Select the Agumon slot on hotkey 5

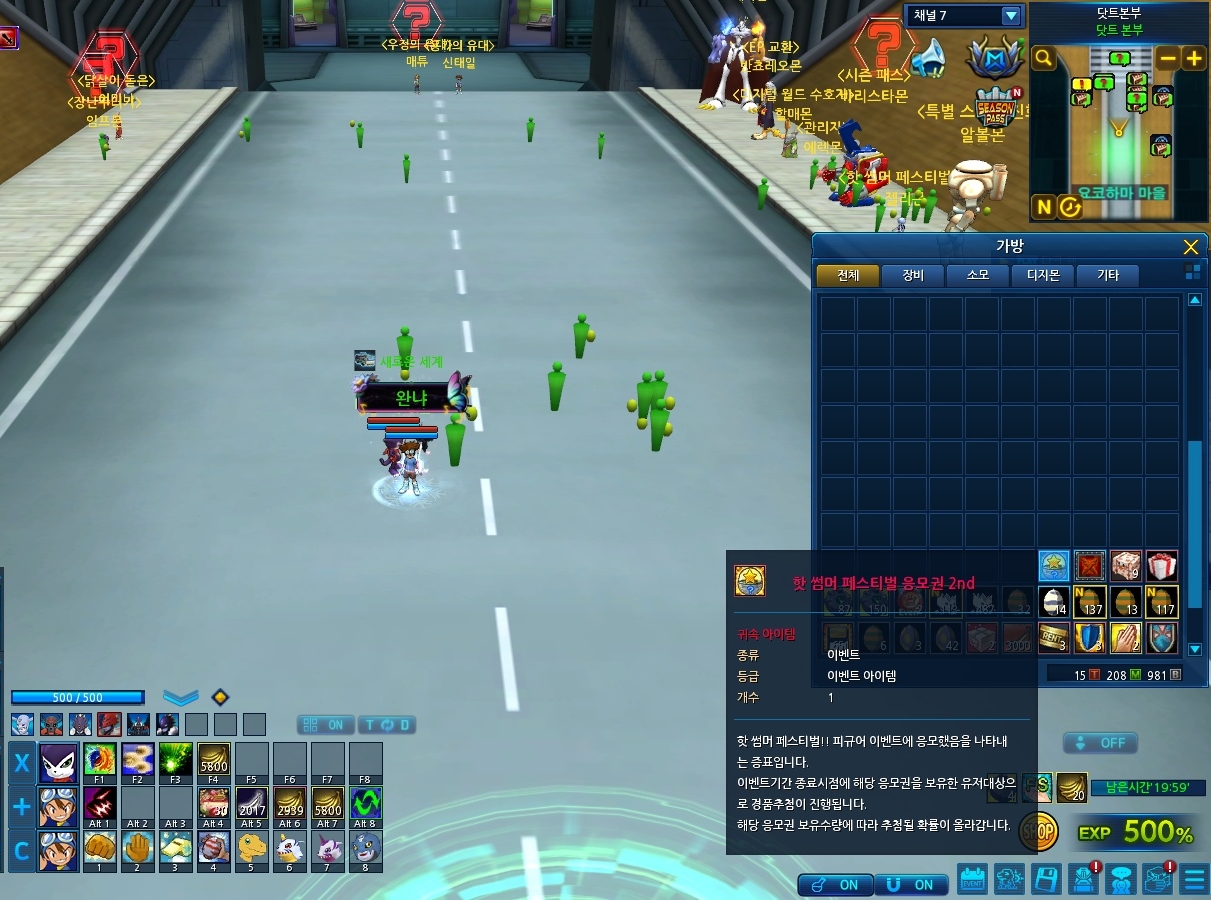(x=251, y=849)
